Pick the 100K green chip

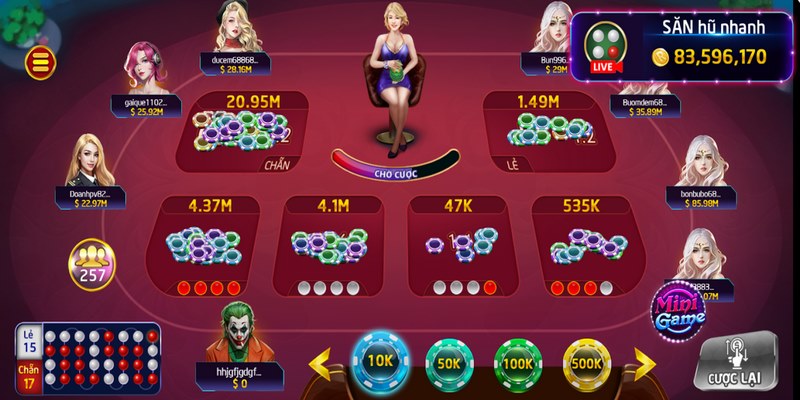coord(517,363)
